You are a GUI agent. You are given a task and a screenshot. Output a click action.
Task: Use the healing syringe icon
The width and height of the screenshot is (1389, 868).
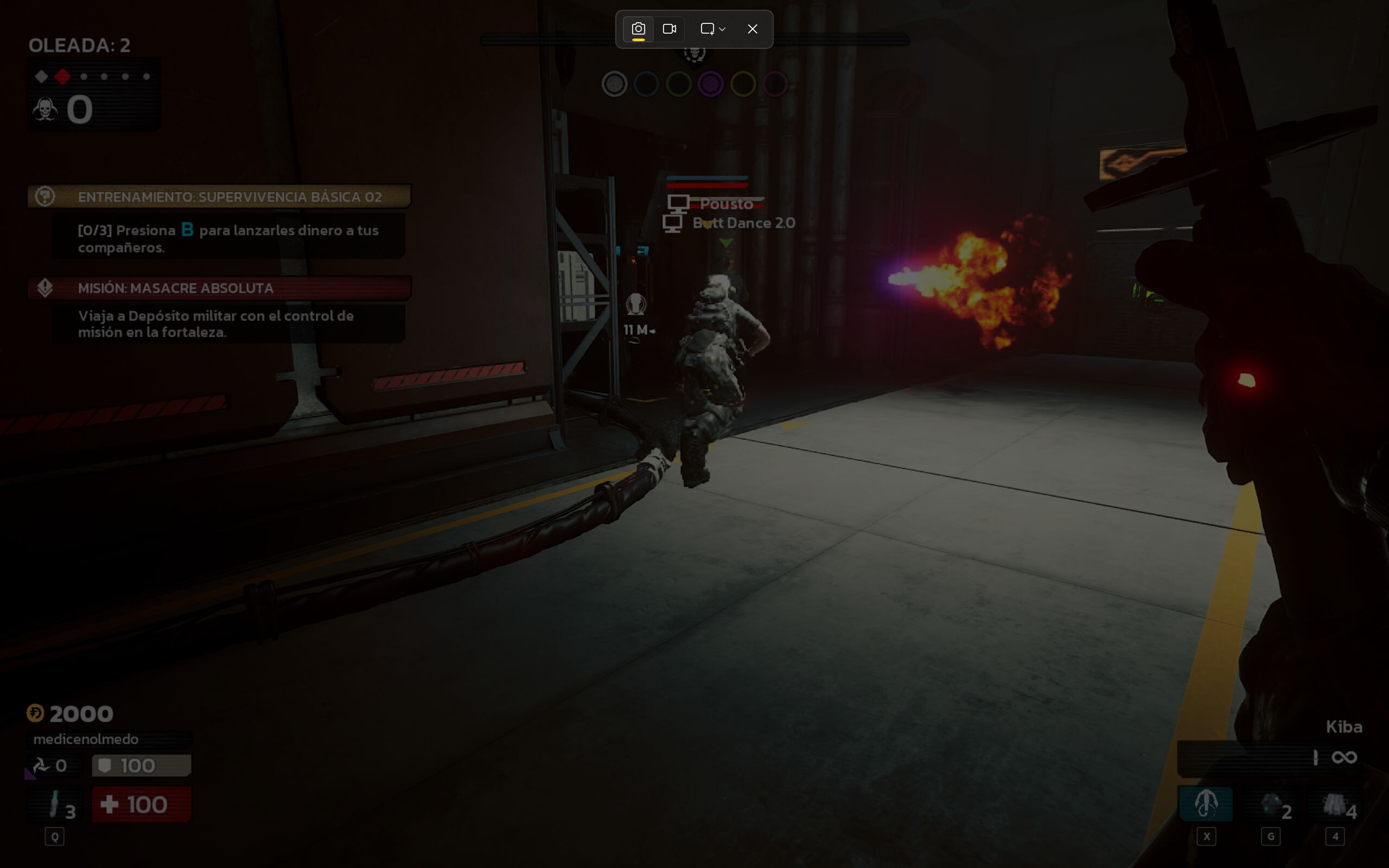[x=54, y=803]
